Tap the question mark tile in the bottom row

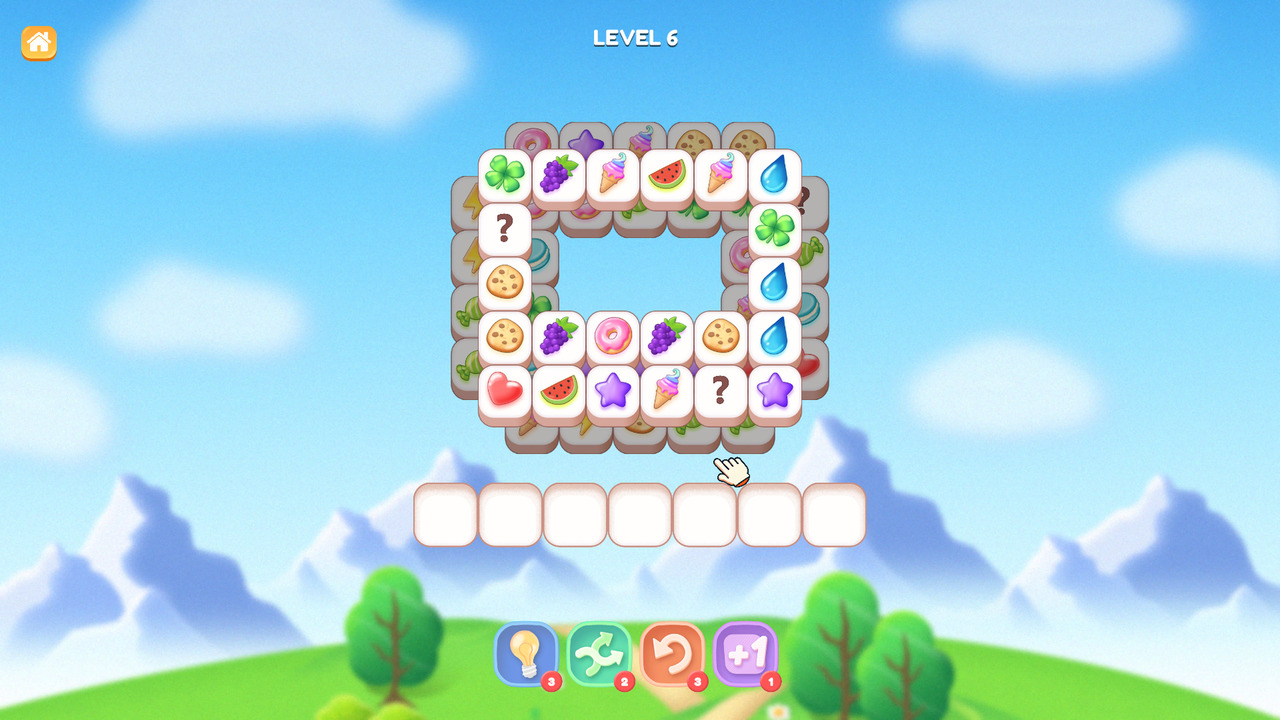pyautogui.click(x=721, y=390)
